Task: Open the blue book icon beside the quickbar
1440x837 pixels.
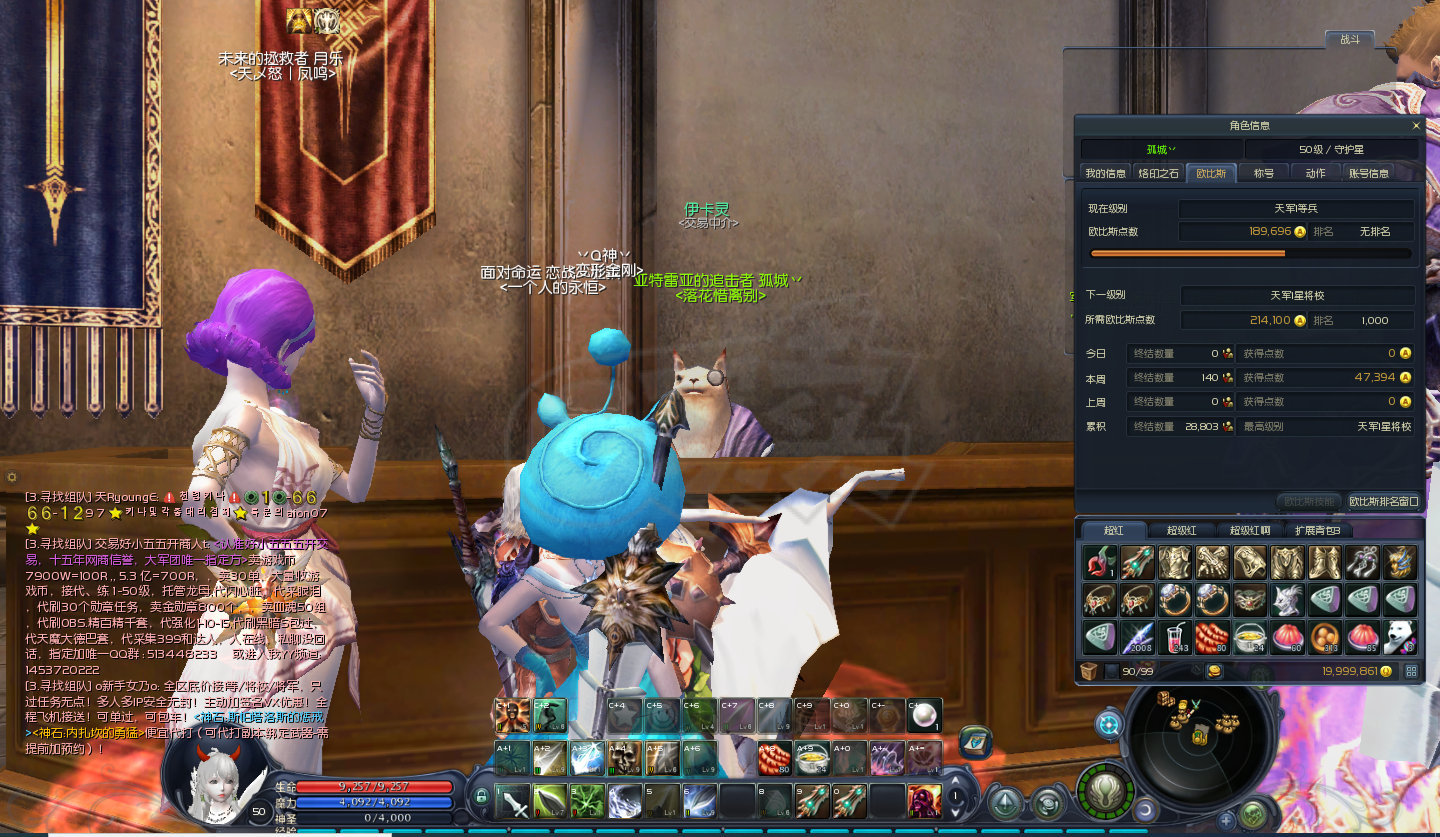Action: point(975,742)
